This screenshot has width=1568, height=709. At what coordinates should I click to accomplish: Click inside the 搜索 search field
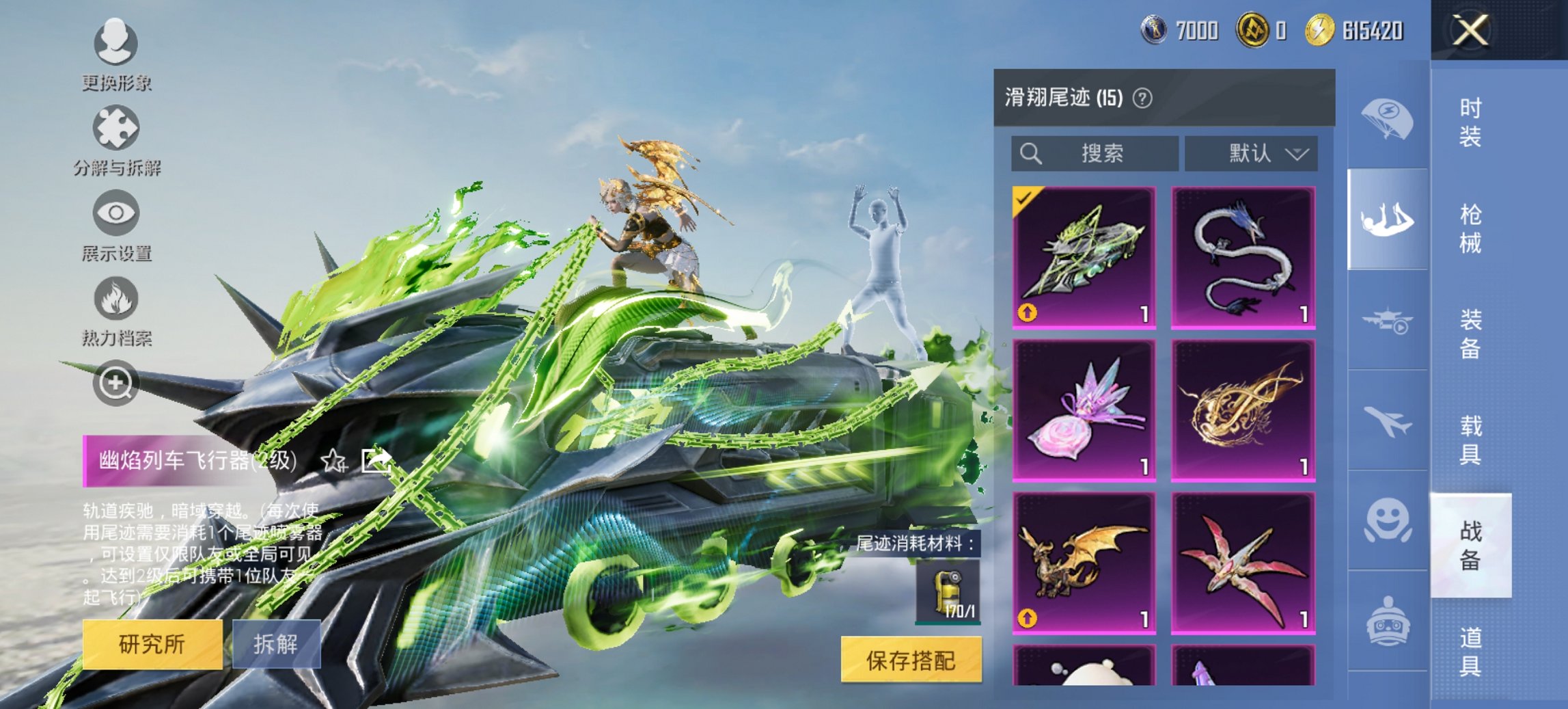[x=1093, y=153]
